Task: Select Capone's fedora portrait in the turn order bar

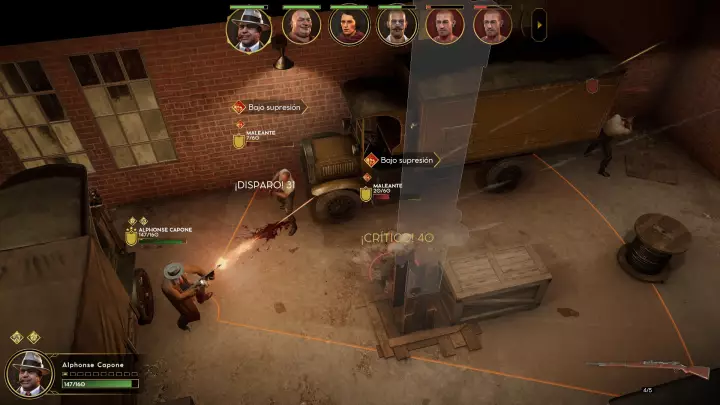Action: [x=249, y=29]
